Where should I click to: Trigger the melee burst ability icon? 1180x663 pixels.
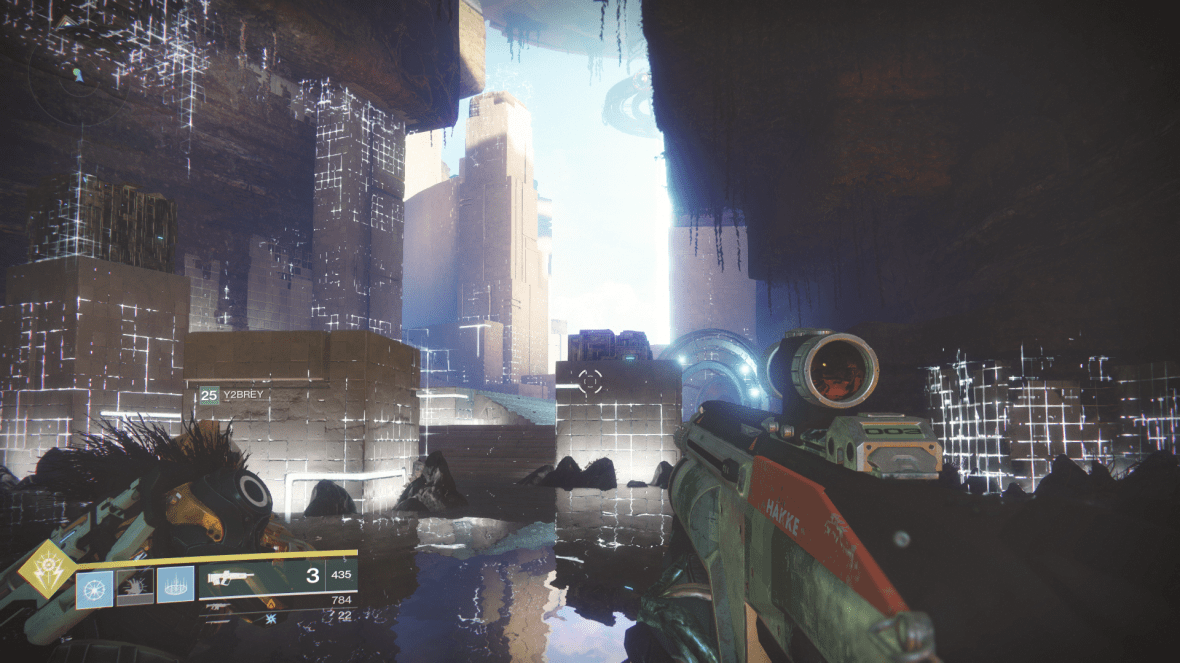pos(135,586)
